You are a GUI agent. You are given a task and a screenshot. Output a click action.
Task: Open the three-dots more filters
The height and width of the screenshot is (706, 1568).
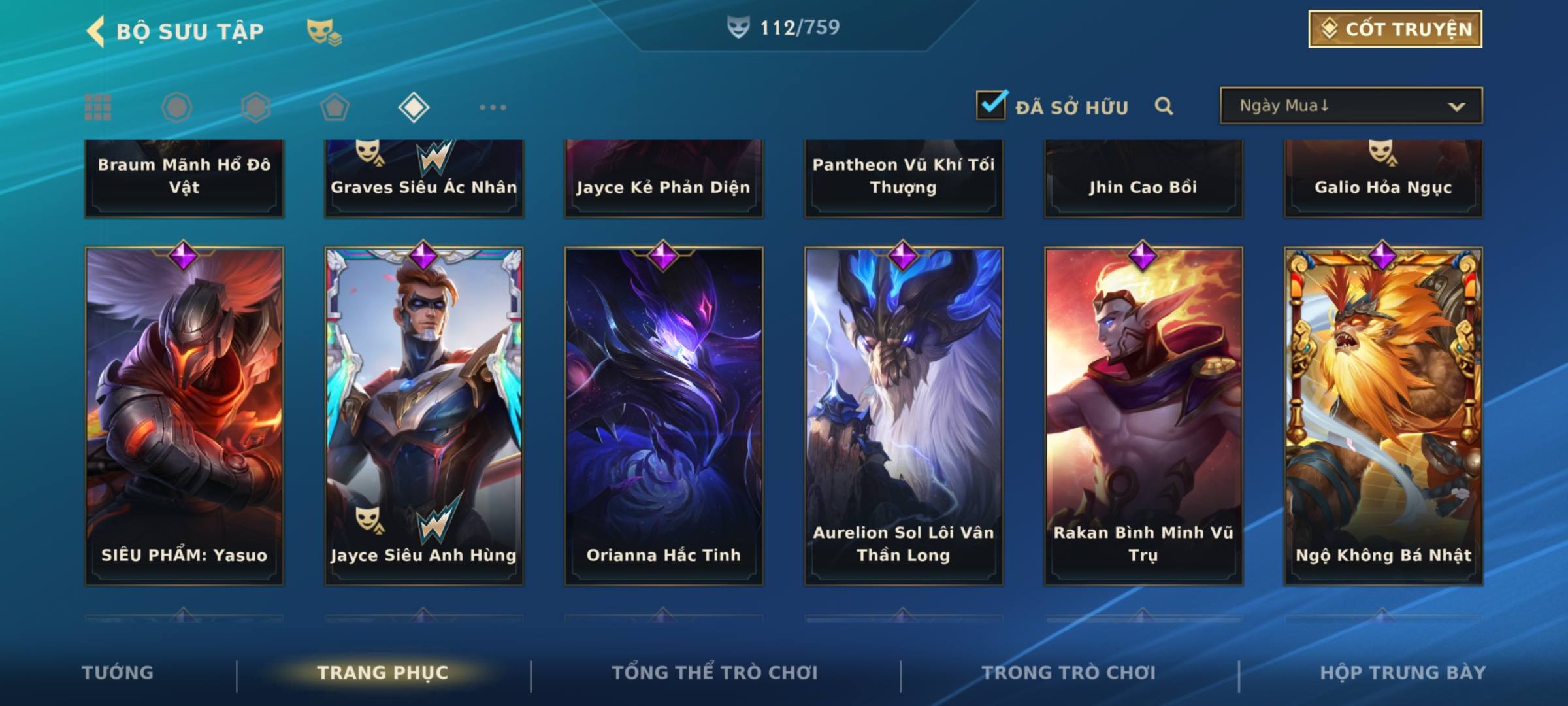[x=493, y=107]
